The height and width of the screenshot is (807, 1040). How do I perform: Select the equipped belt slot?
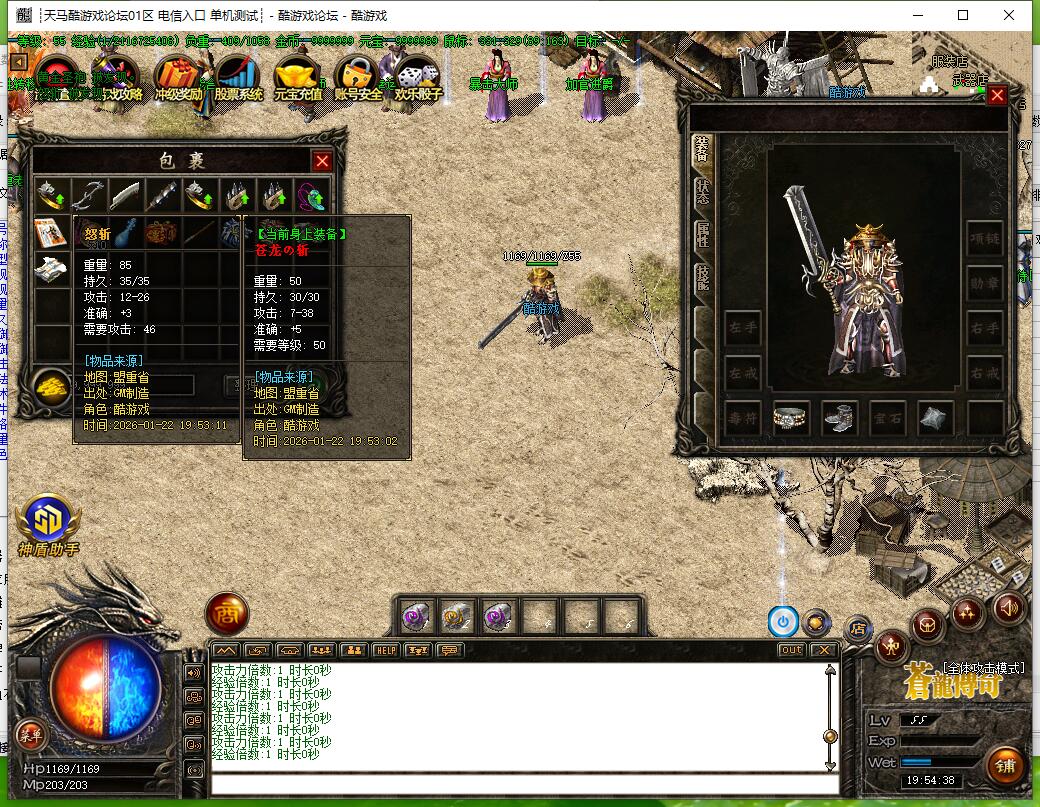click(x=791, y=418)
